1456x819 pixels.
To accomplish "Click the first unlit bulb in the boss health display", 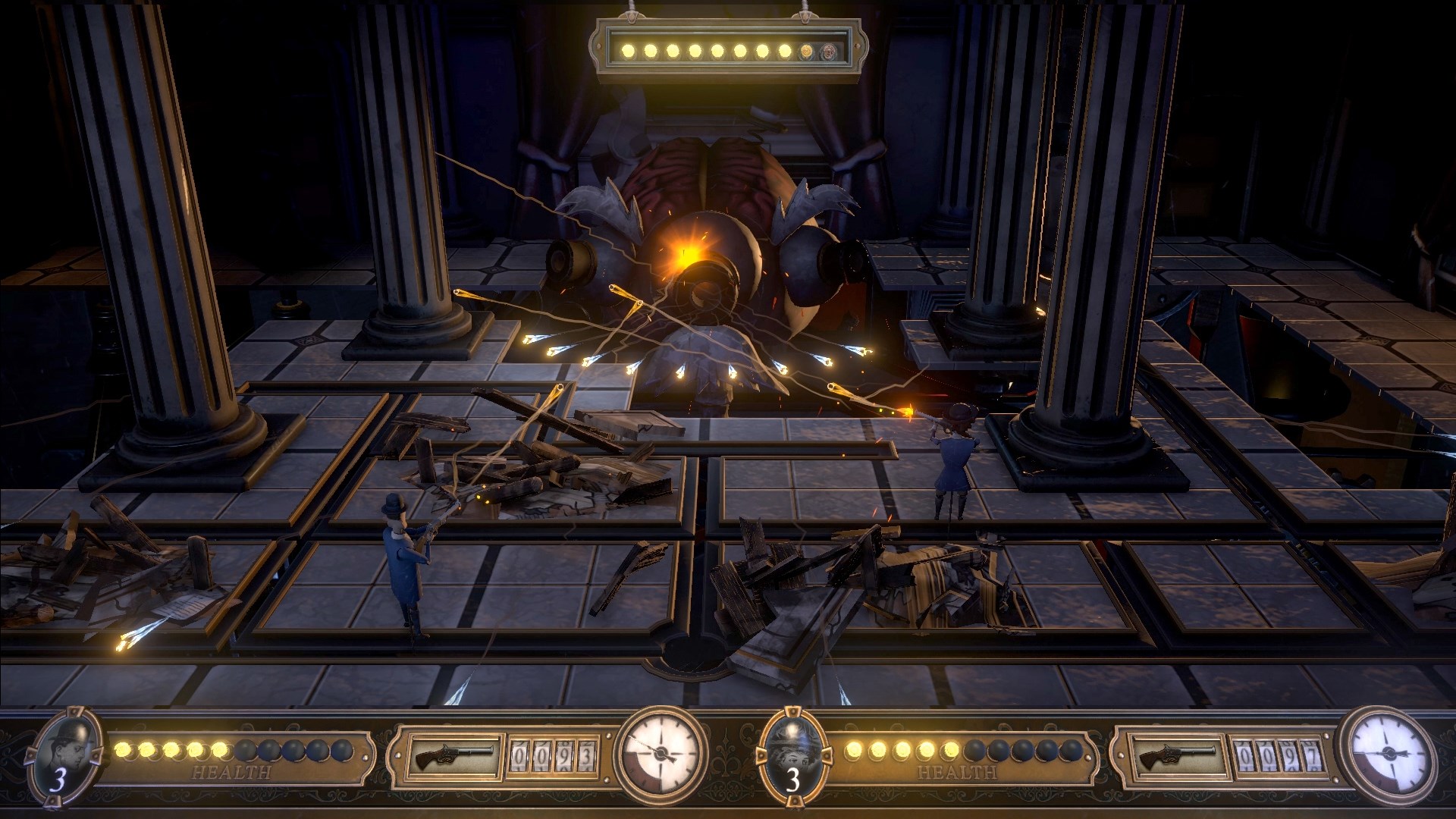I will tap(806, 52).
